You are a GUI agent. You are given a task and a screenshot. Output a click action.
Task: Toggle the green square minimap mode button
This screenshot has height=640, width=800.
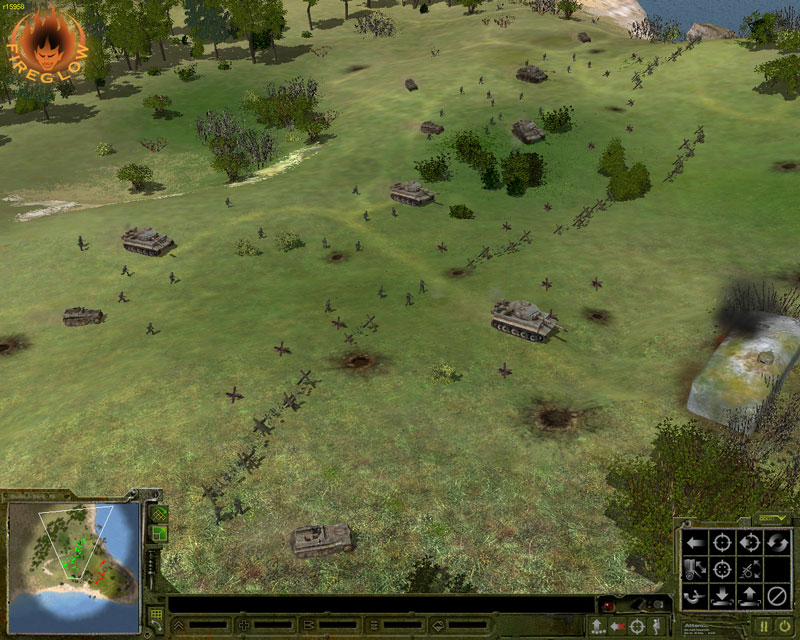158,535
